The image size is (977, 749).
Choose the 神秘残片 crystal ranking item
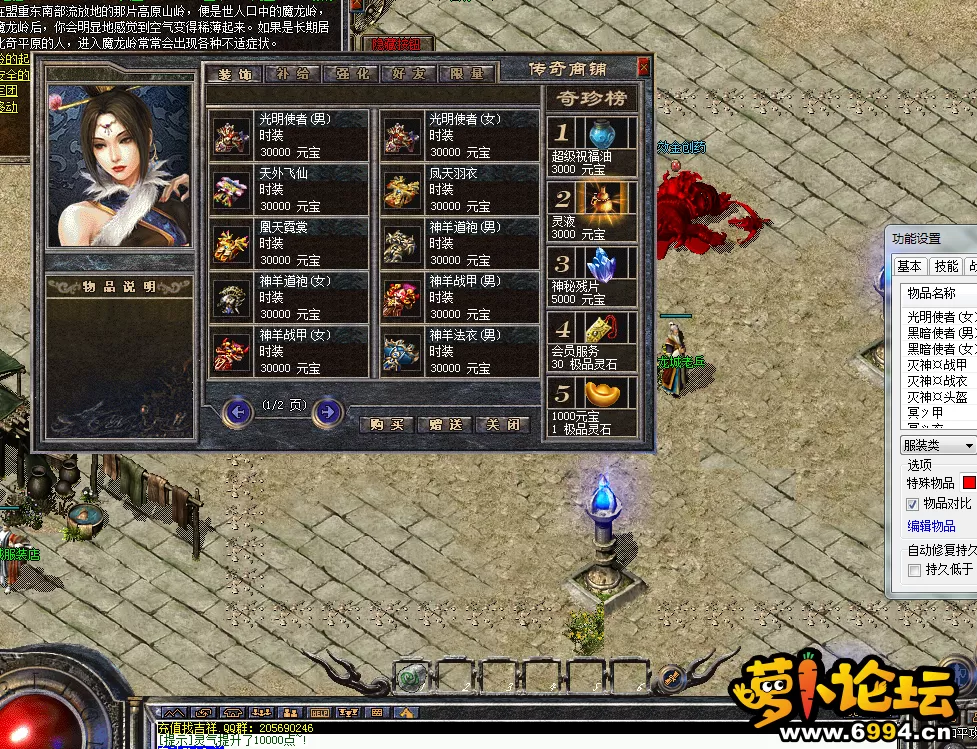(x=592, y=276)
